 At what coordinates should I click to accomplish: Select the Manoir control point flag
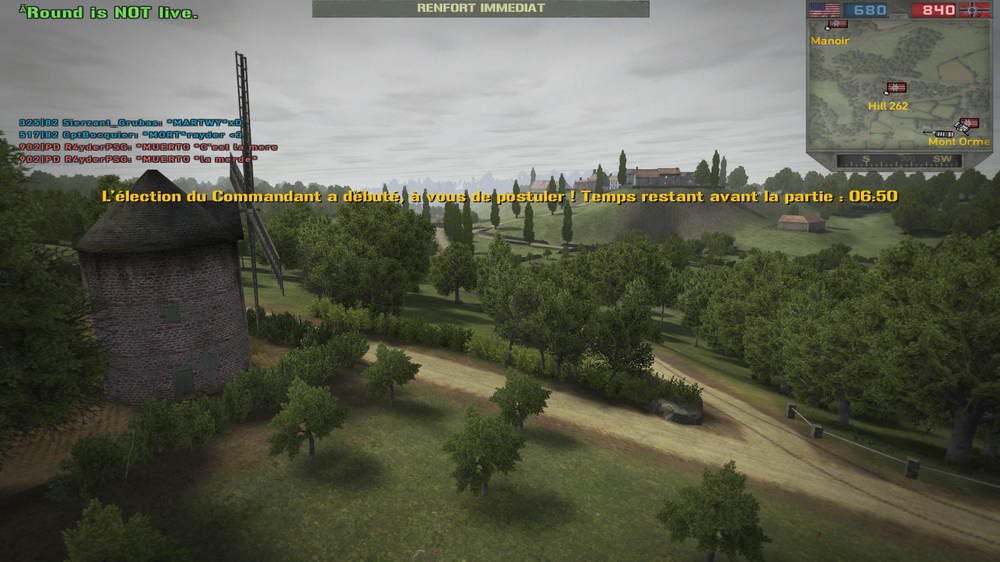pos(837,24)
